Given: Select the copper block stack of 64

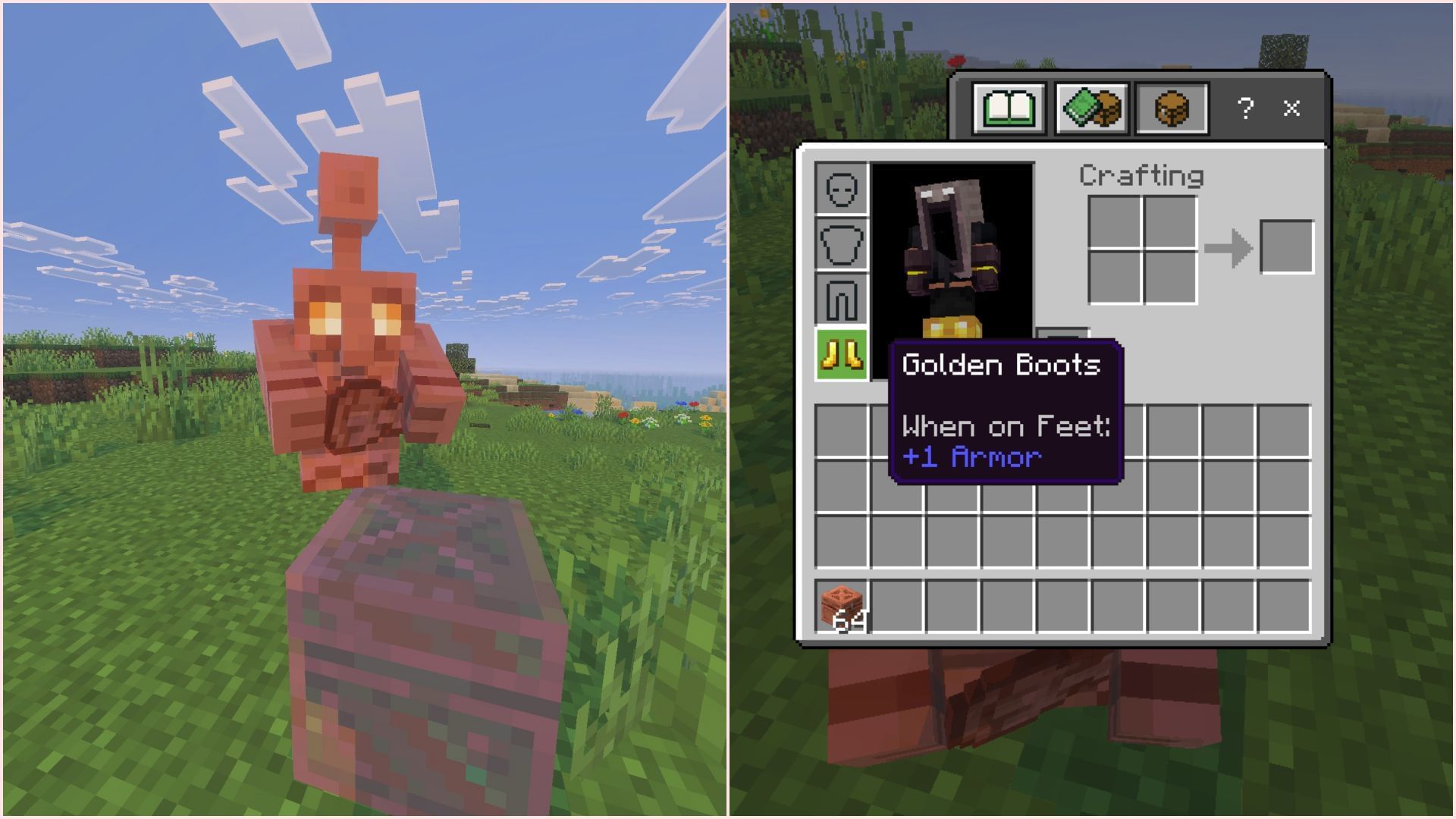Looking at the screenshot, I should tap(842, 607).
